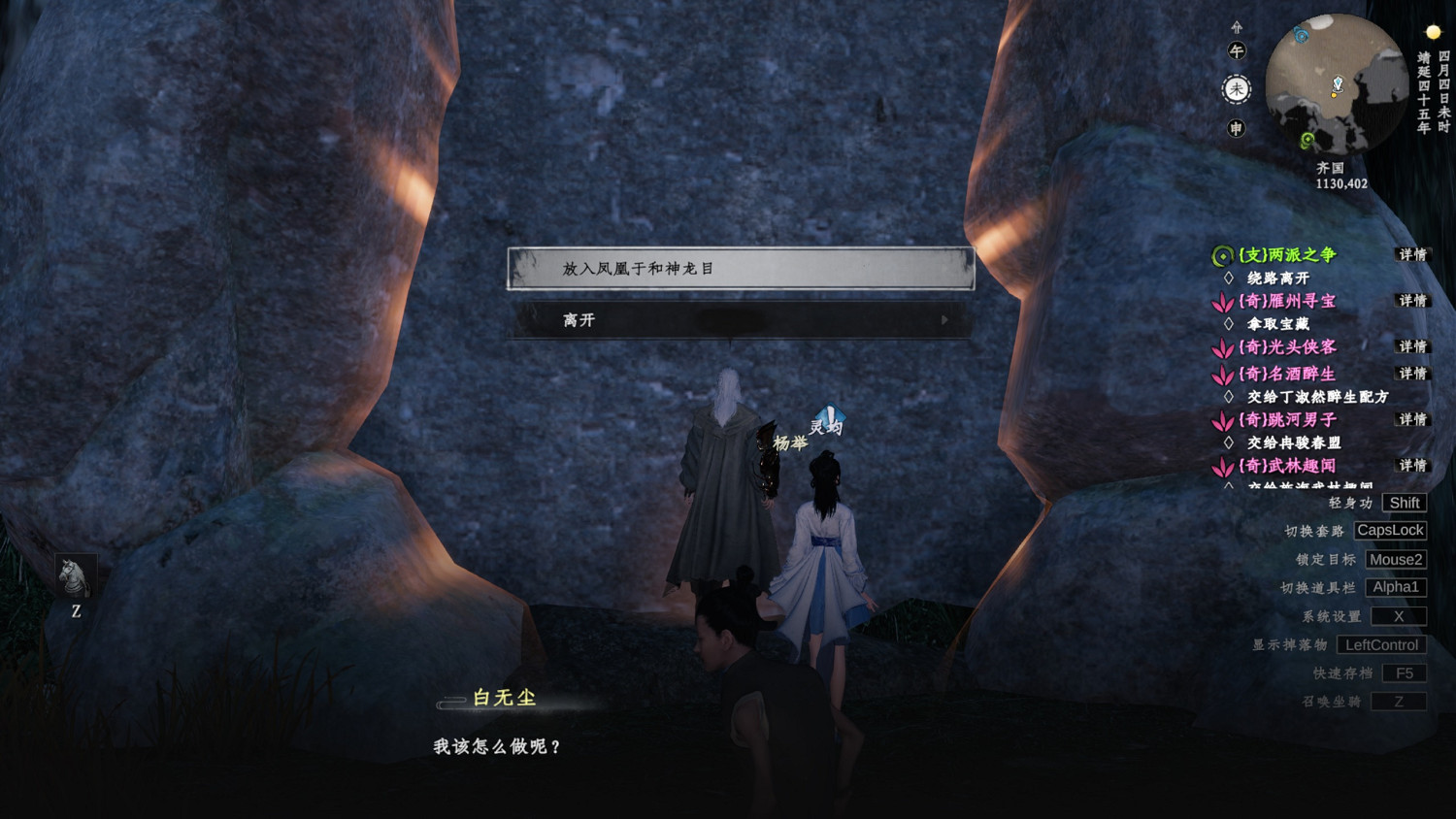Toggle the diamond beside 拿取宝藏 objective
This screenshot has width=1456, height=819.
(1228, 322)
